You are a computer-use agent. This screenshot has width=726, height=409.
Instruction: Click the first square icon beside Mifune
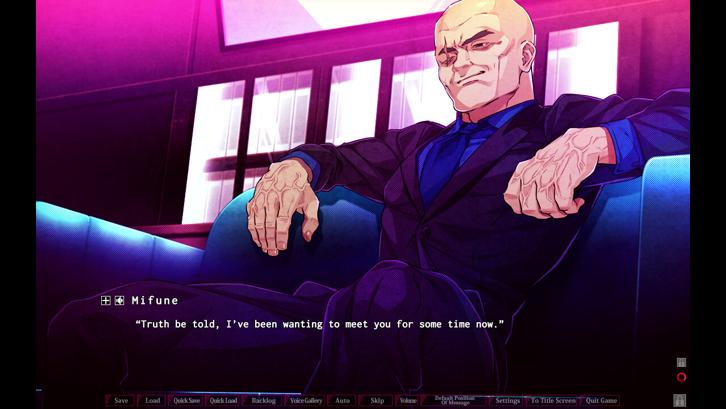[106, 300]
